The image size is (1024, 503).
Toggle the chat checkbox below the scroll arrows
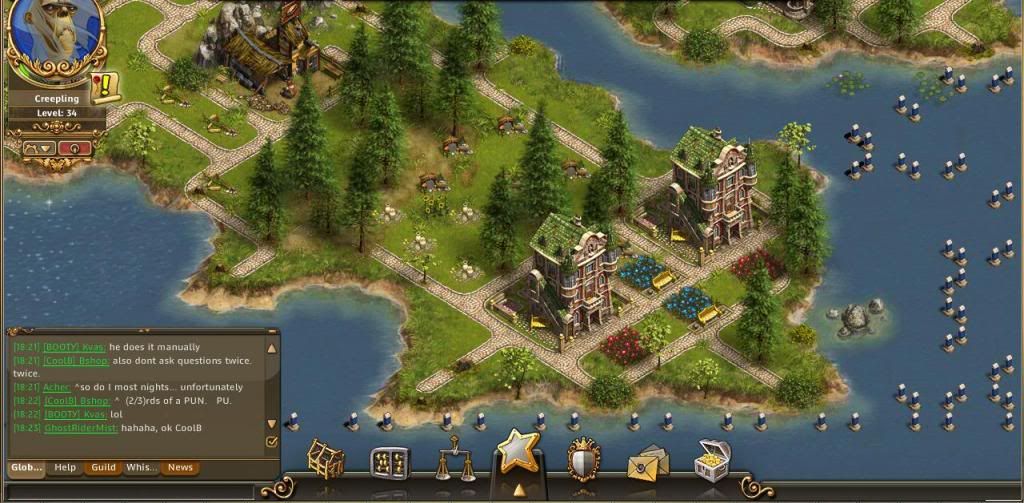(271, 441)
